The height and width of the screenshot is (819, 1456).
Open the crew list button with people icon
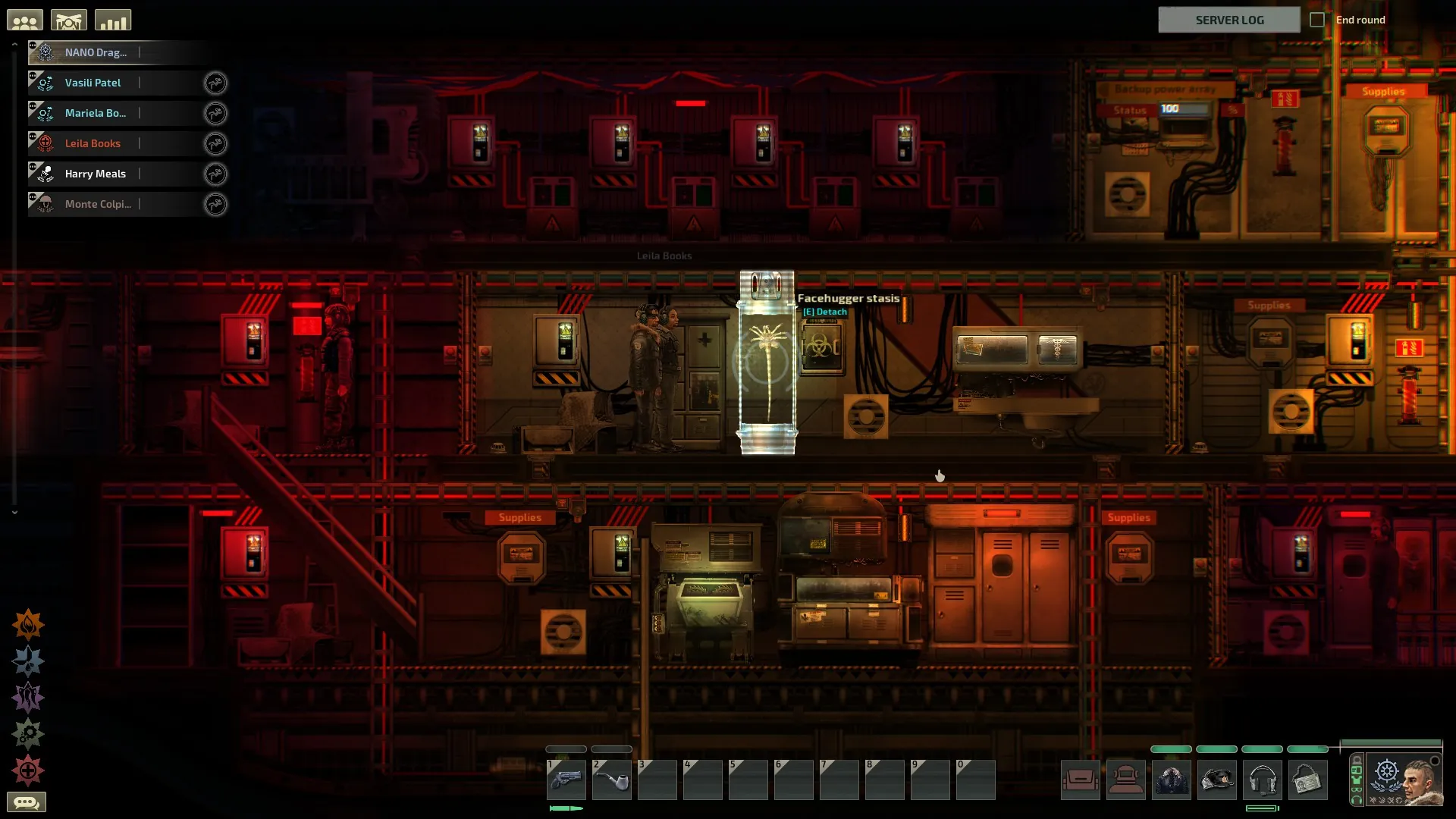25,20
